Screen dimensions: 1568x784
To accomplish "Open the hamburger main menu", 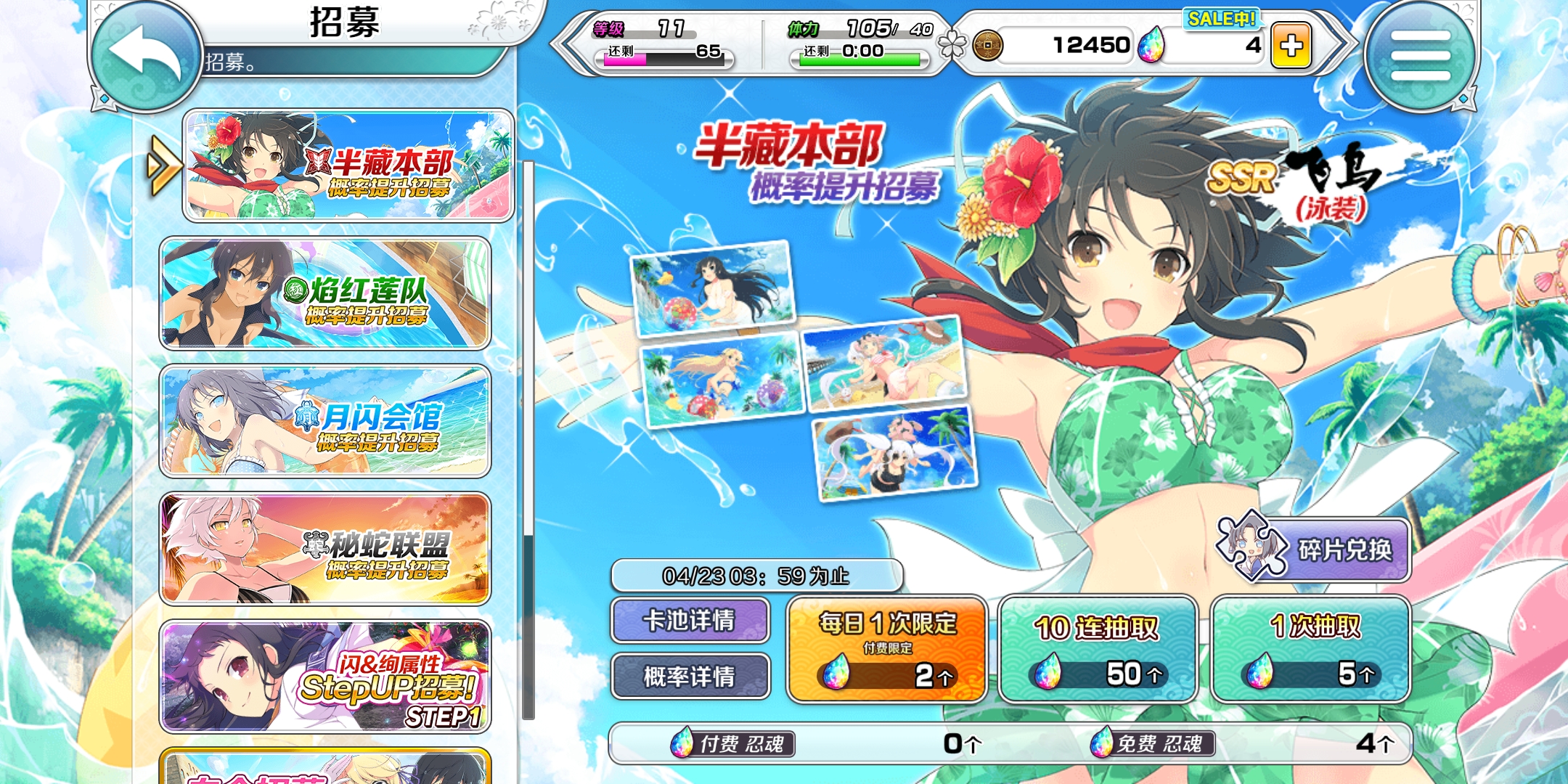I will (x=1420, y=56).
